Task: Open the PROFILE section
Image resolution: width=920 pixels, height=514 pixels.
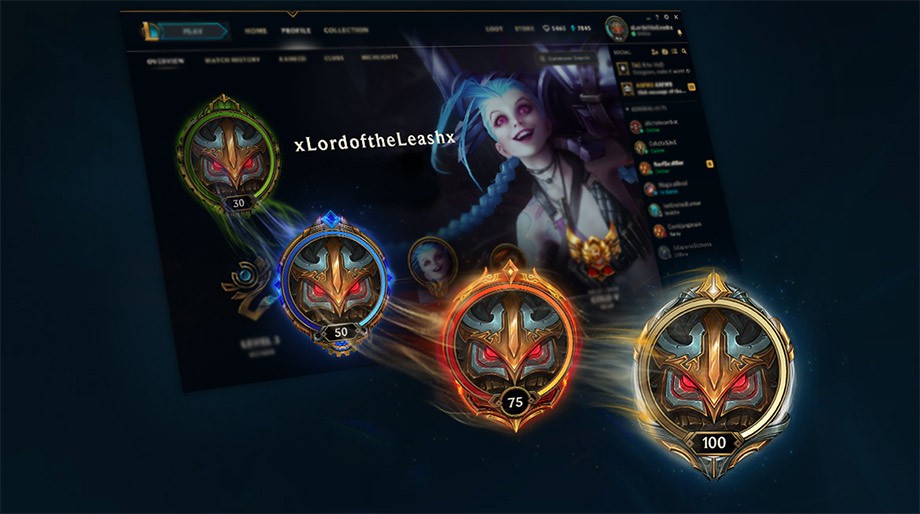Action: point(295,31)
